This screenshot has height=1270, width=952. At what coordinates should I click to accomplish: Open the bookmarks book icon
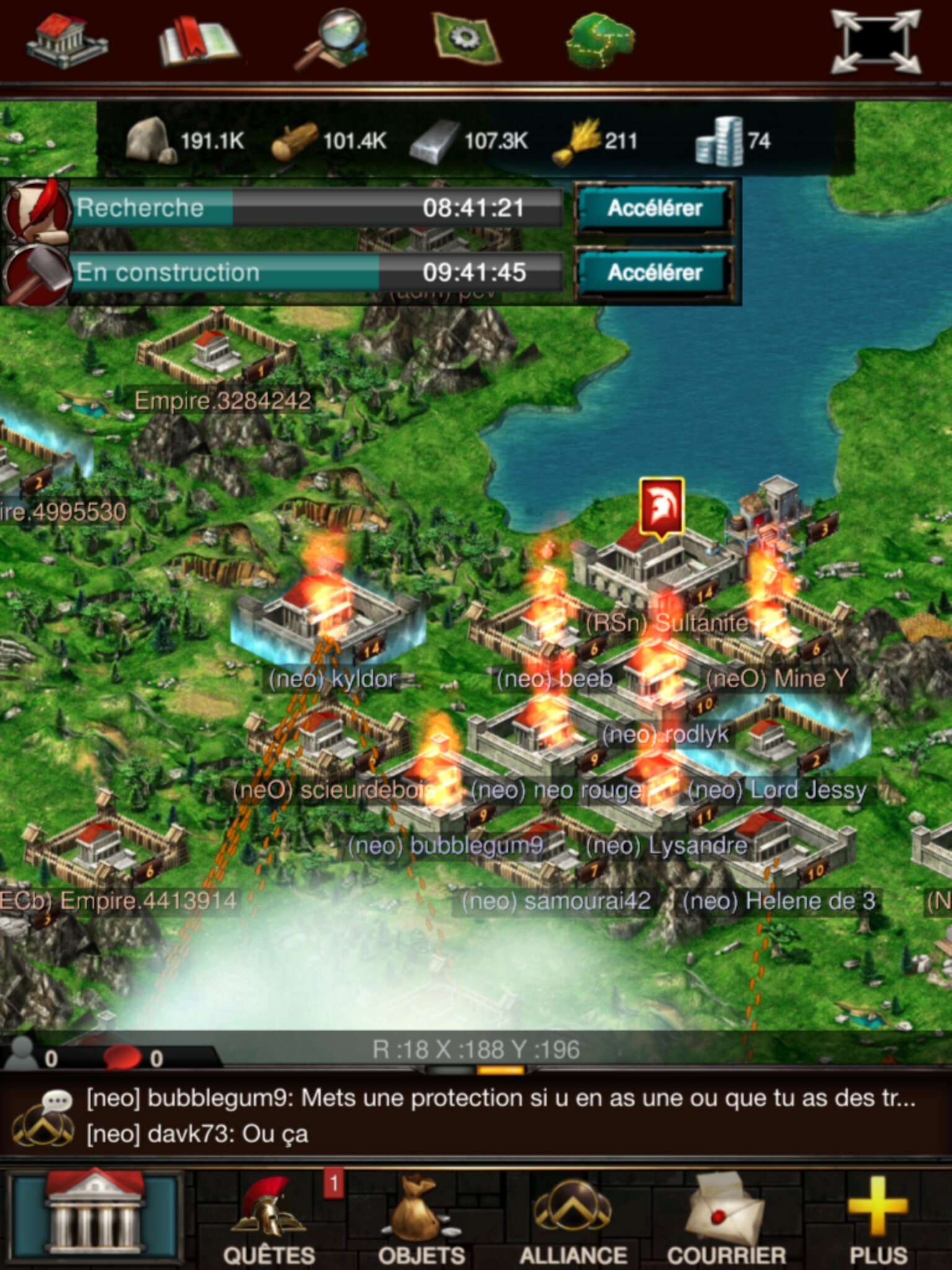pyautogui.click(x=197, y=42)
